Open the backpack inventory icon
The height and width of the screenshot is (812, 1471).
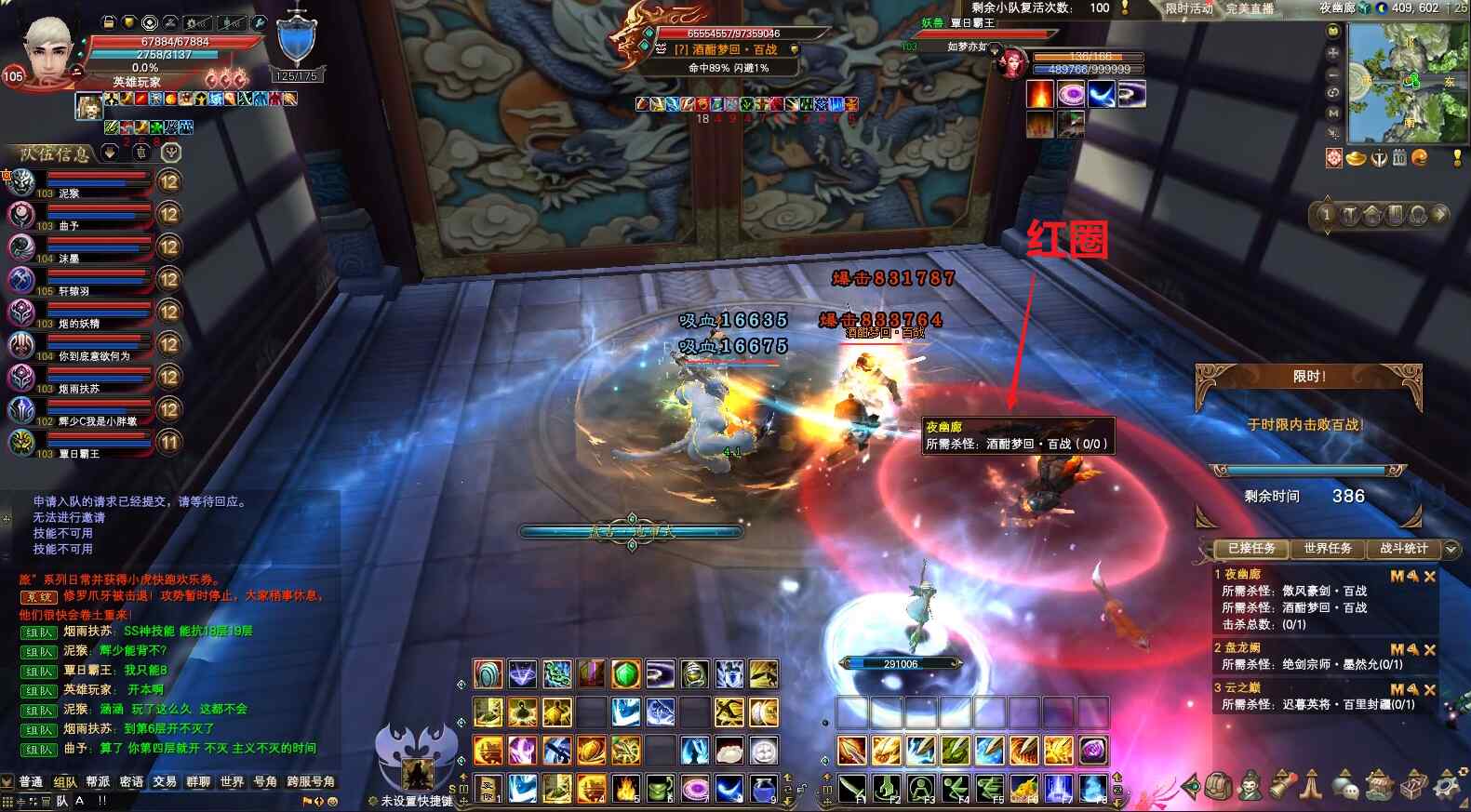1218,787
